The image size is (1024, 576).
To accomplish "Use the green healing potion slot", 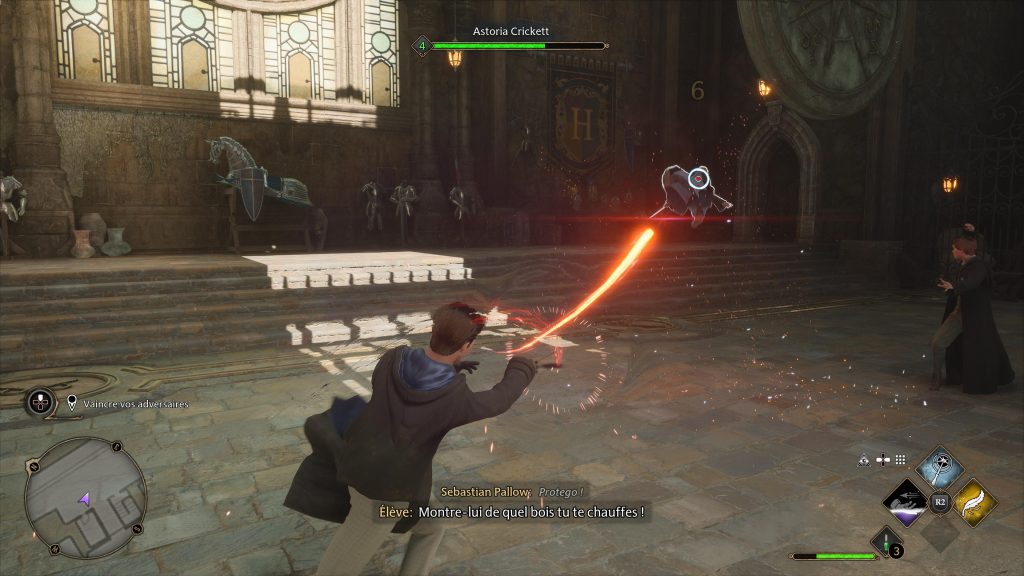I will (x=885, y=541).
